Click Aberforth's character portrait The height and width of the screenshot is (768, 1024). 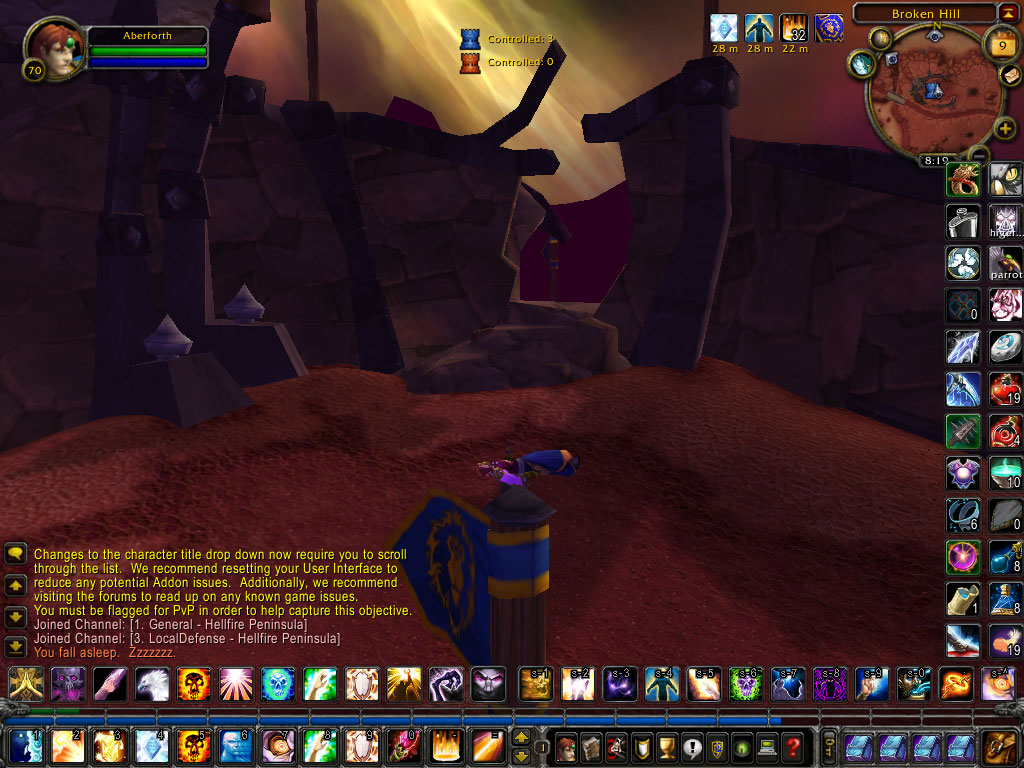pyautogui.click(x=50, y=48)
